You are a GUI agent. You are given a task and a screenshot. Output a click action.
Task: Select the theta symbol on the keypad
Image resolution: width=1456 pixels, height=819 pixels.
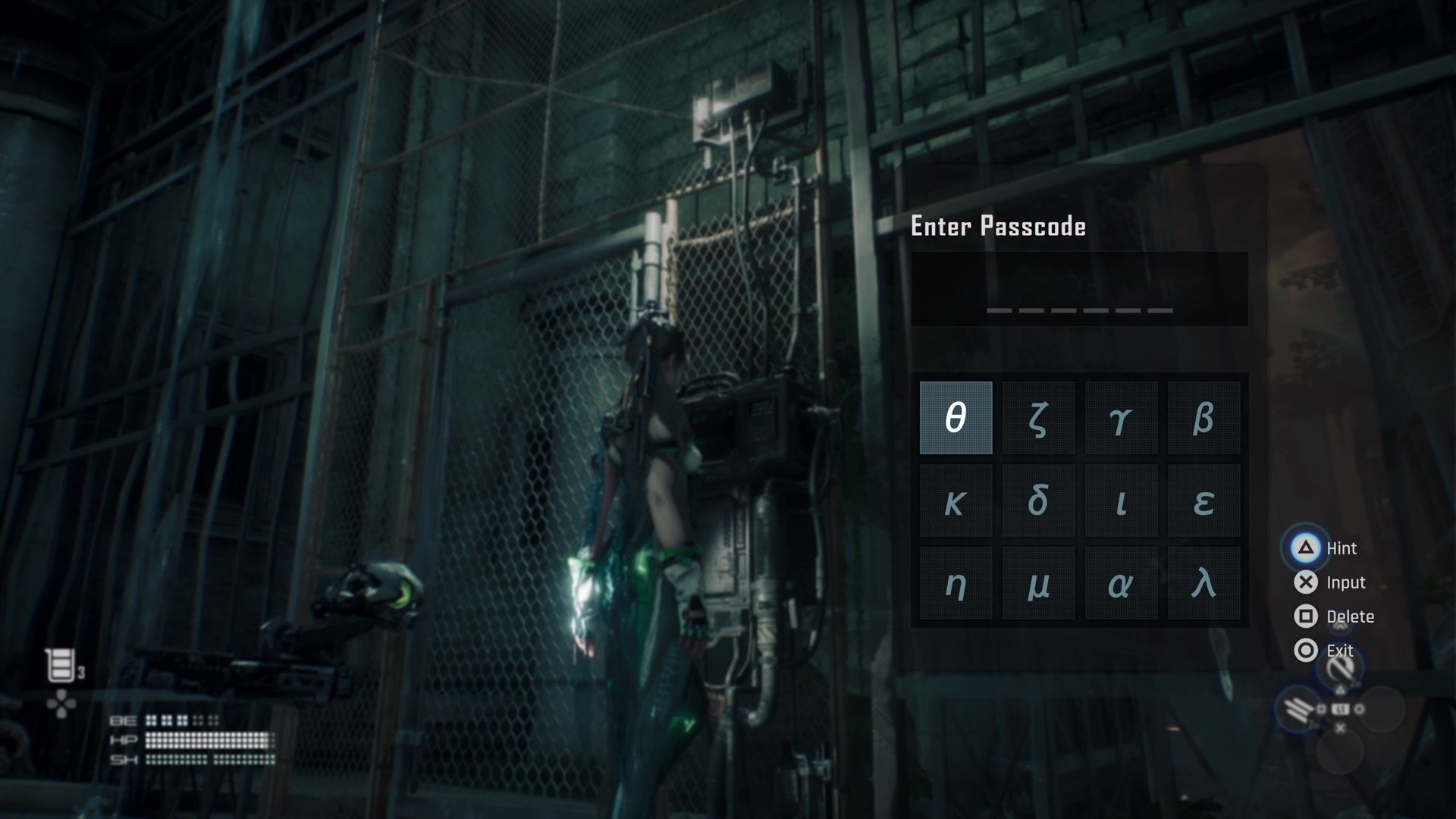coord(955,418)
